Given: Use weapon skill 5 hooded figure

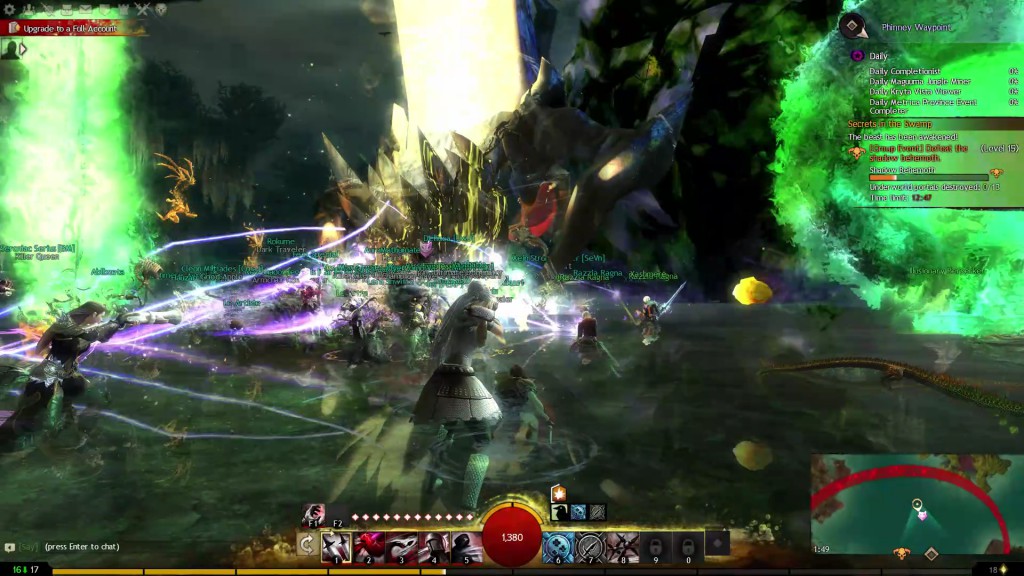Looking at the screenshot, I should (465, 547).
